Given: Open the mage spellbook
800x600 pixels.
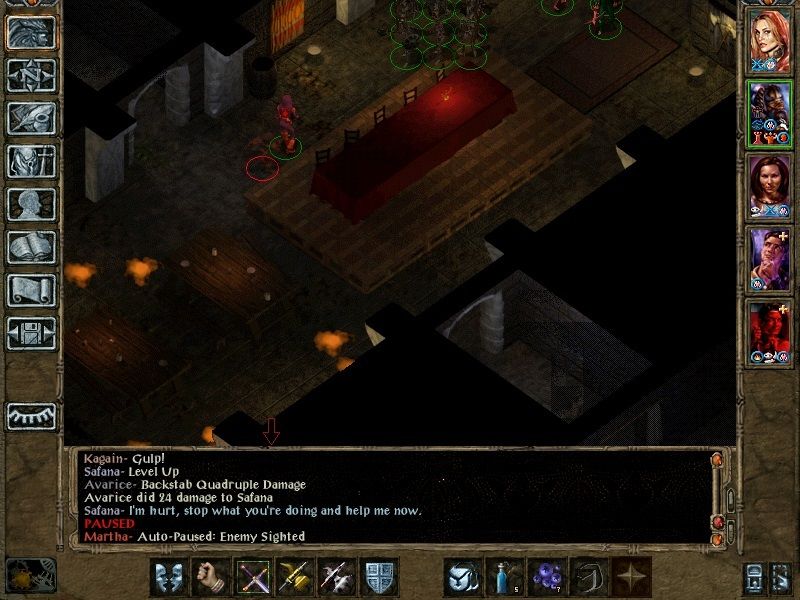Looking at the screenshot, I should coord(31,247).
